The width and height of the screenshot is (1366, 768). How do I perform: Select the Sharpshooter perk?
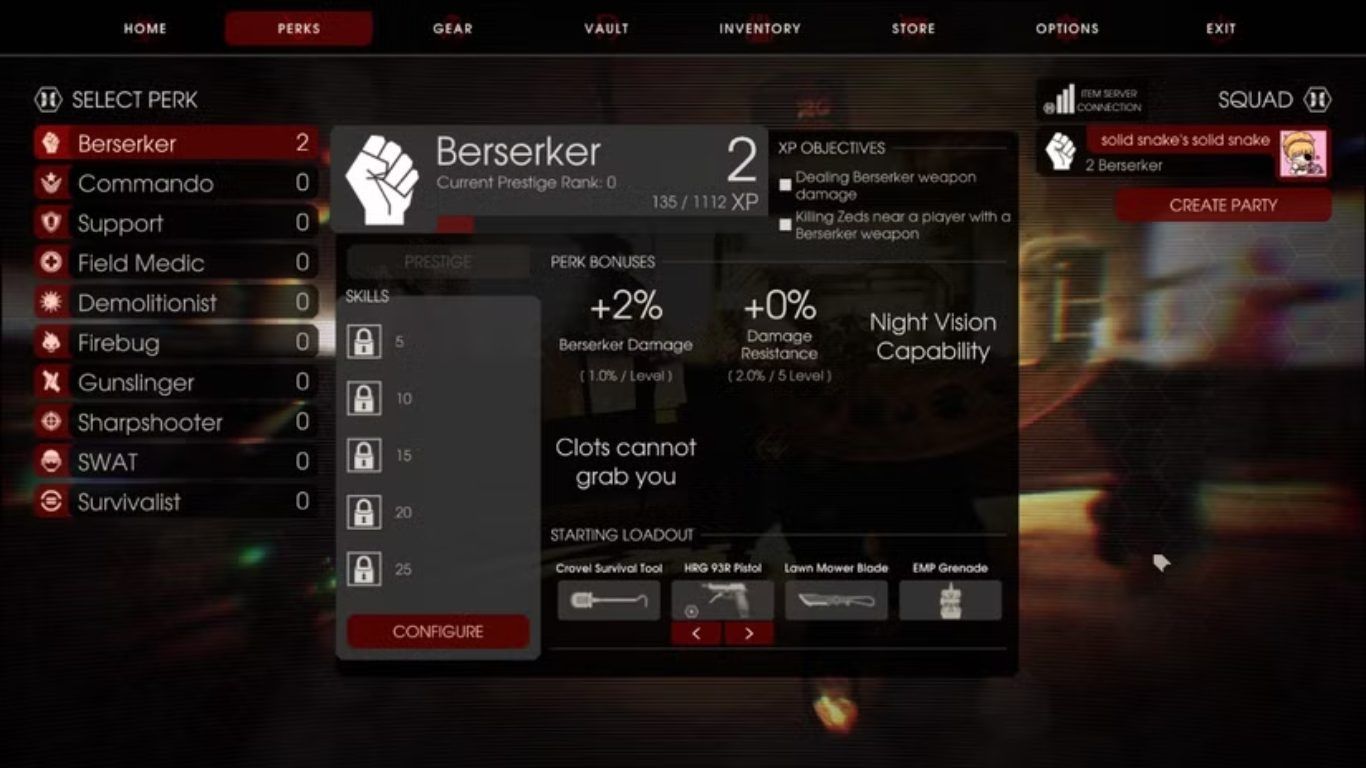point(175,423)
